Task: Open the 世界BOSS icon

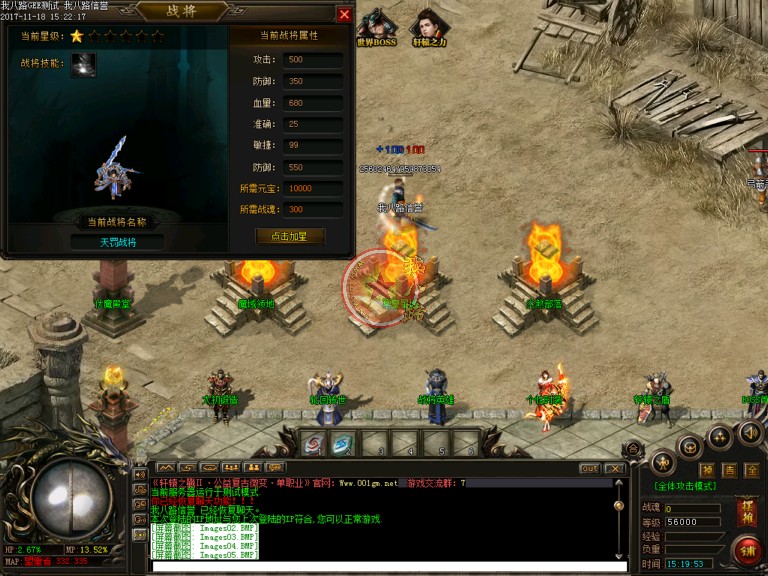Action: 376,28
